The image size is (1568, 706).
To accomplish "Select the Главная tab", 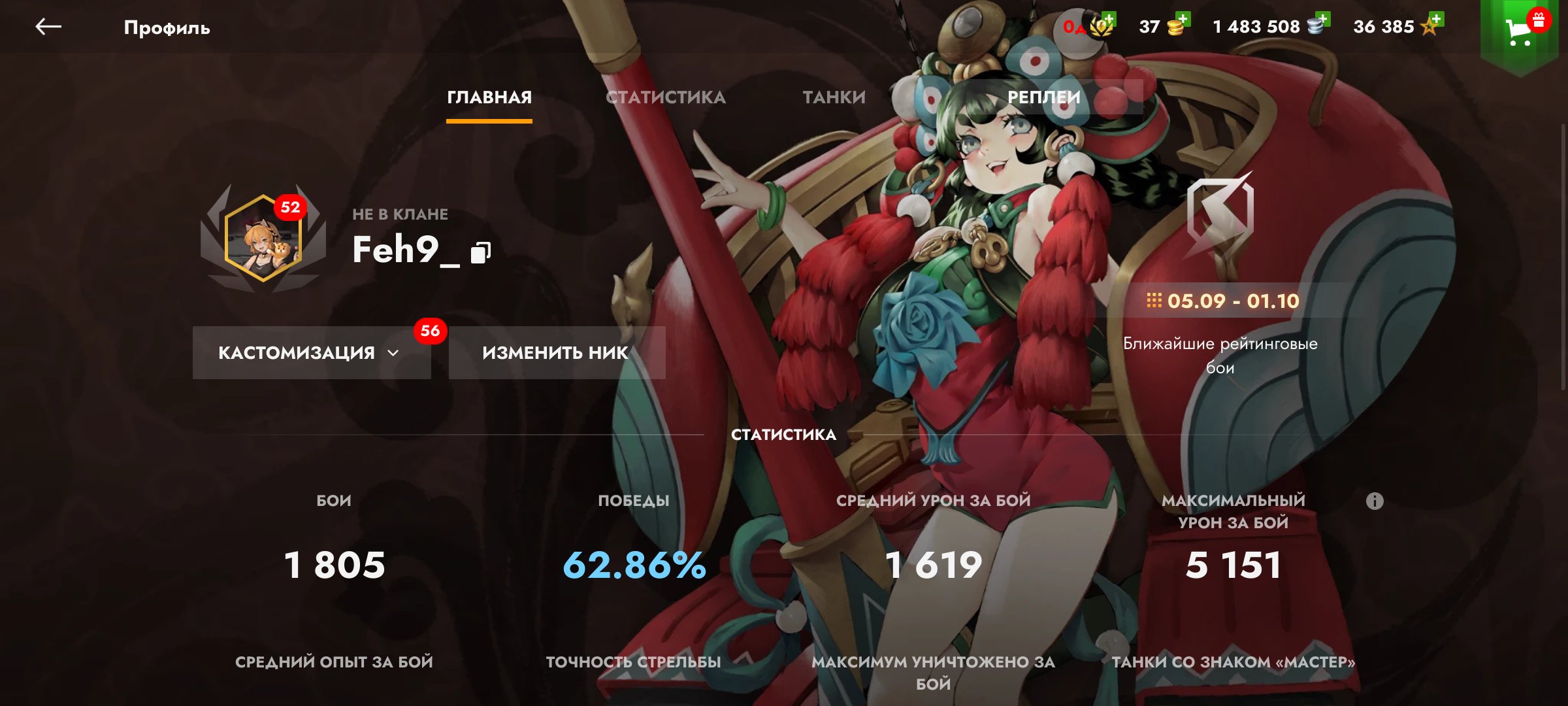I will pos(489,97).
